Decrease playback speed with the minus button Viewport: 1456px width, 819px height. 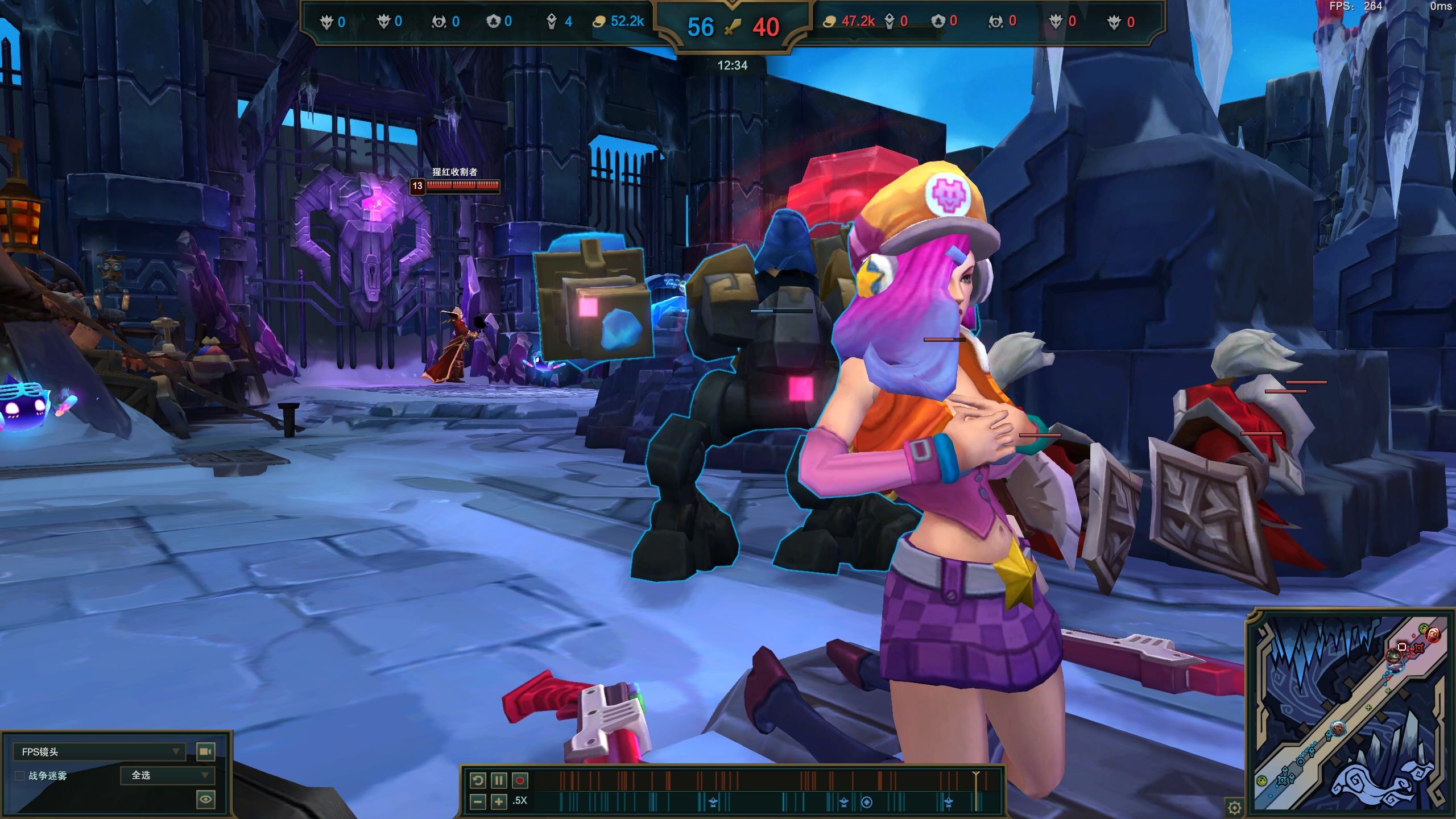478,801
